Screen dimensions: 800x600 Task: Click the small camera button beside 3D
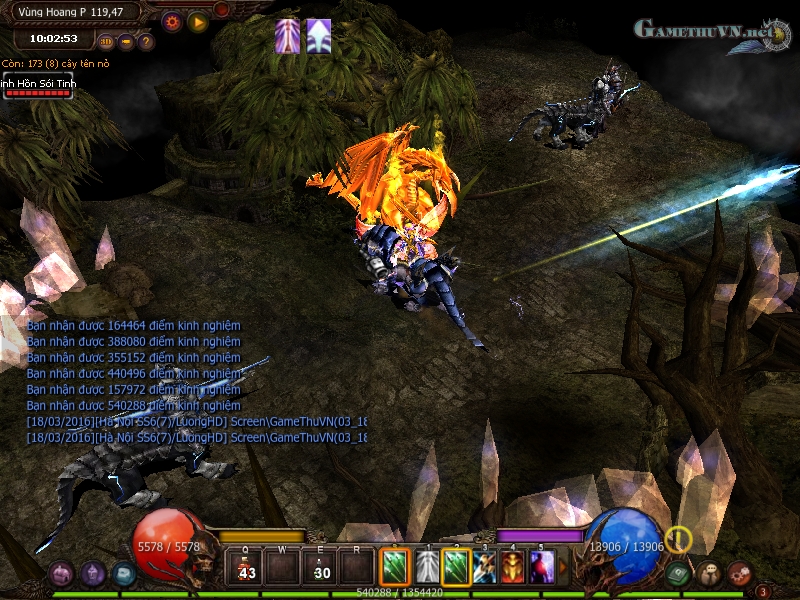point(127,42)
